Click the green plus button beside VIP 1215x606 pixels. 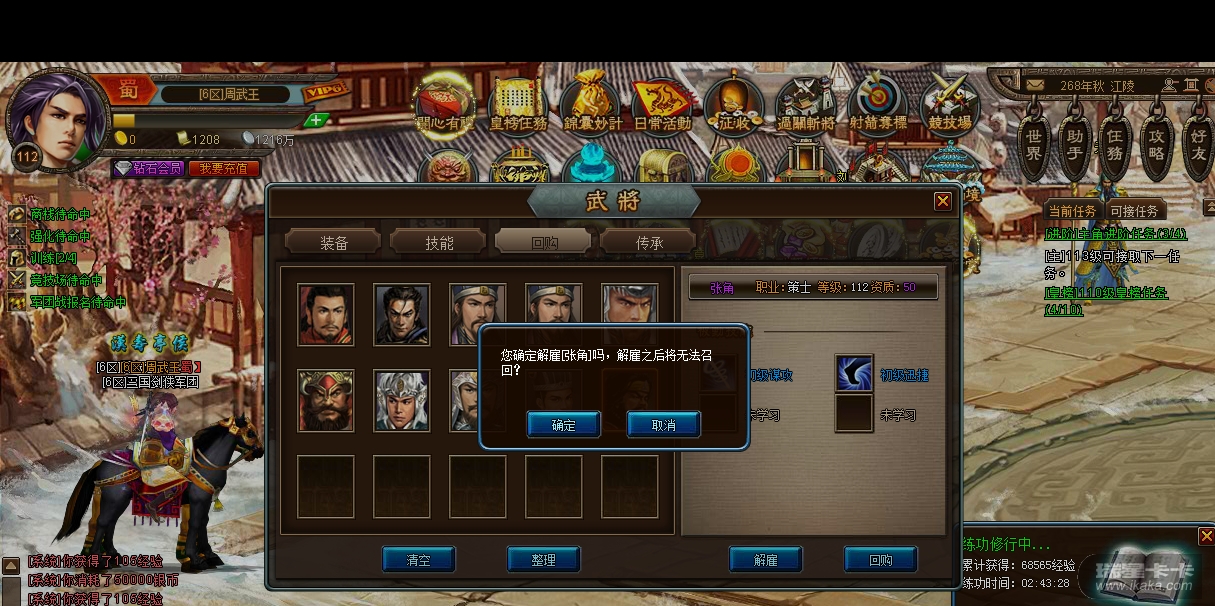(316, 120)
